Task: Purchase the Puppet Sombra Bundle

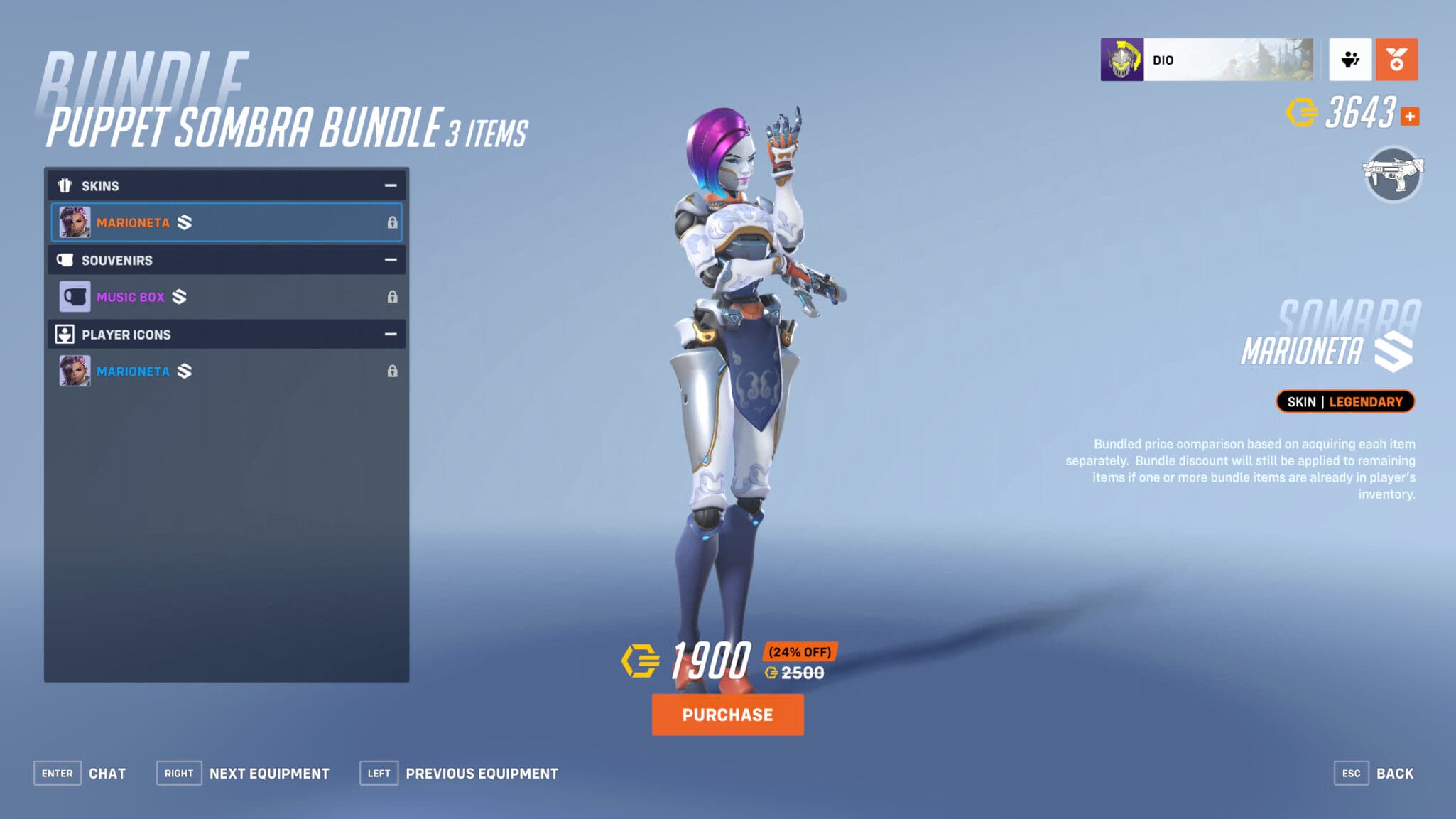Action: [x=727, y=715]
